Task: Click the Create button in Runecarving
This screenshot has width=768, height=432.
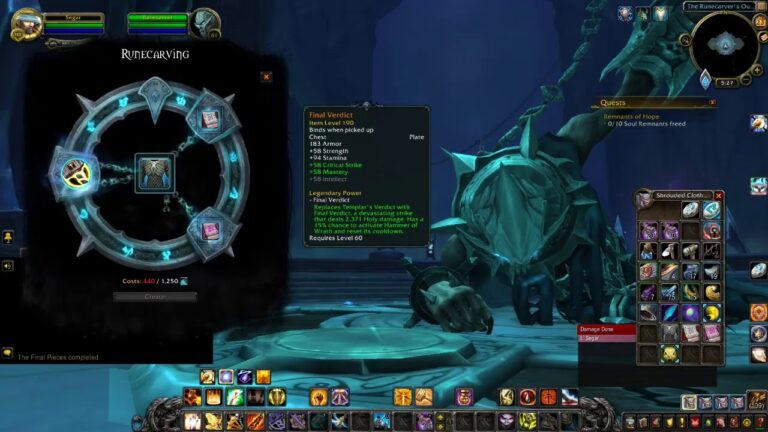Action: tap(155, 297)
